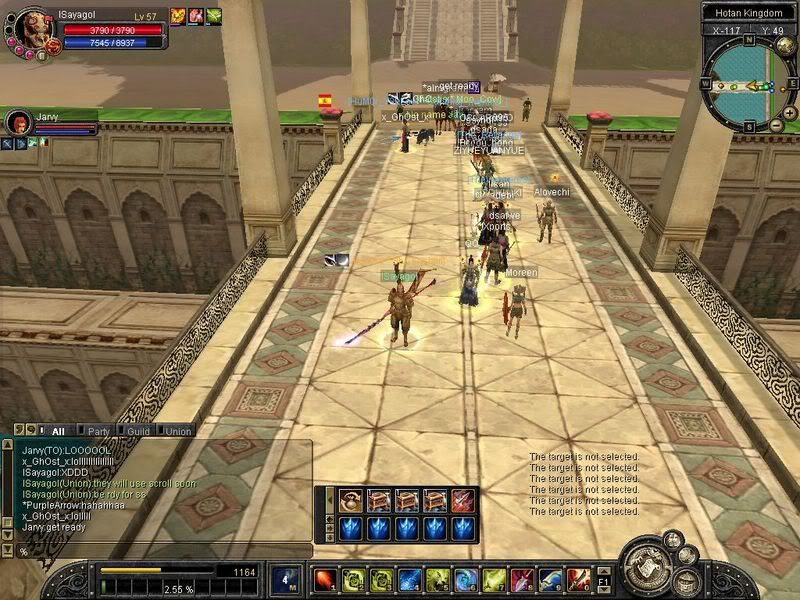Activate the swirling blue skill in slot 6
800x600 pixels.
coord(465,579)
